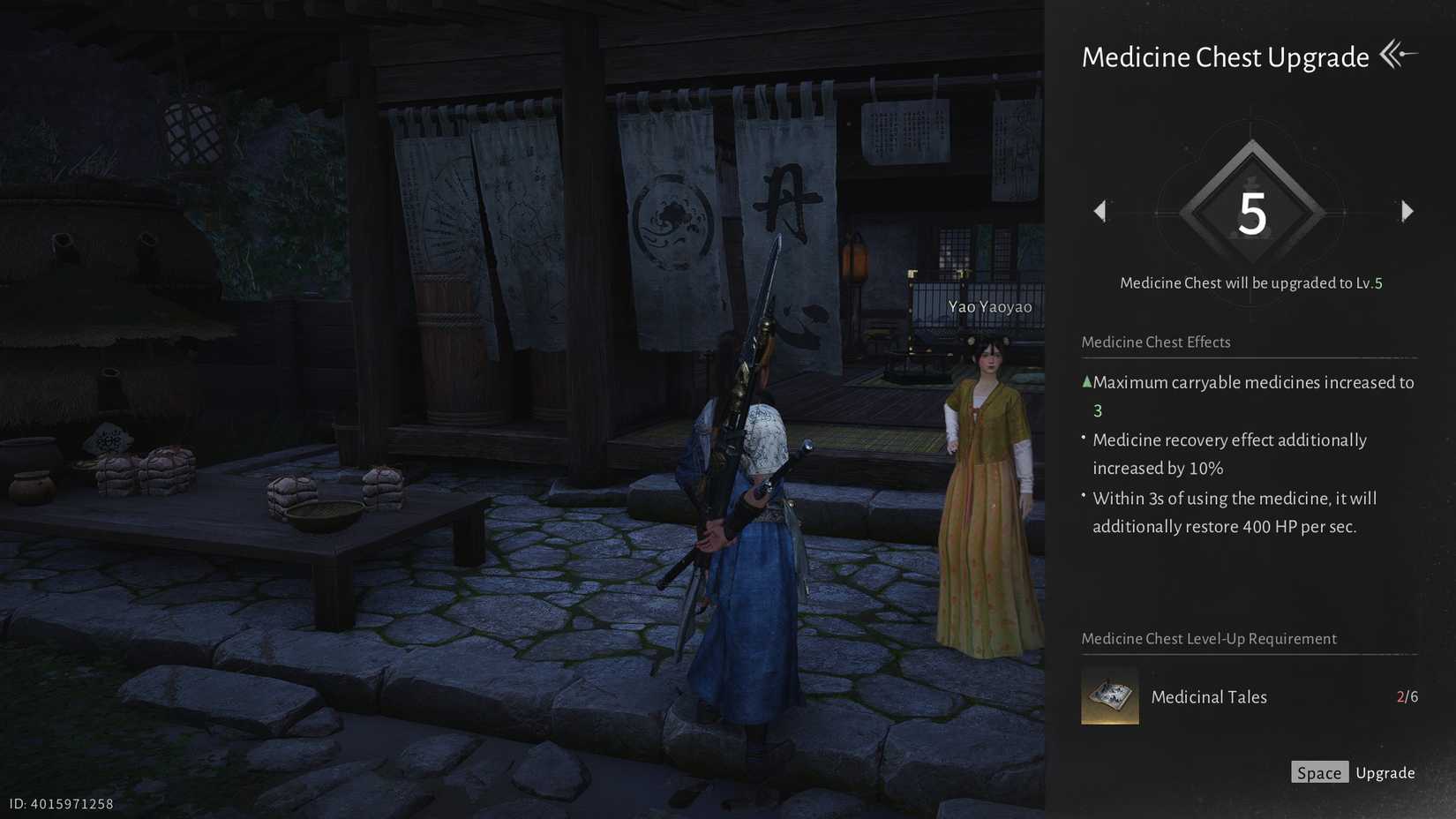This screenshot has height=819, width=1456.
Task: Click the maximum carryable medicines effect text
Action: coord(1253,382)
